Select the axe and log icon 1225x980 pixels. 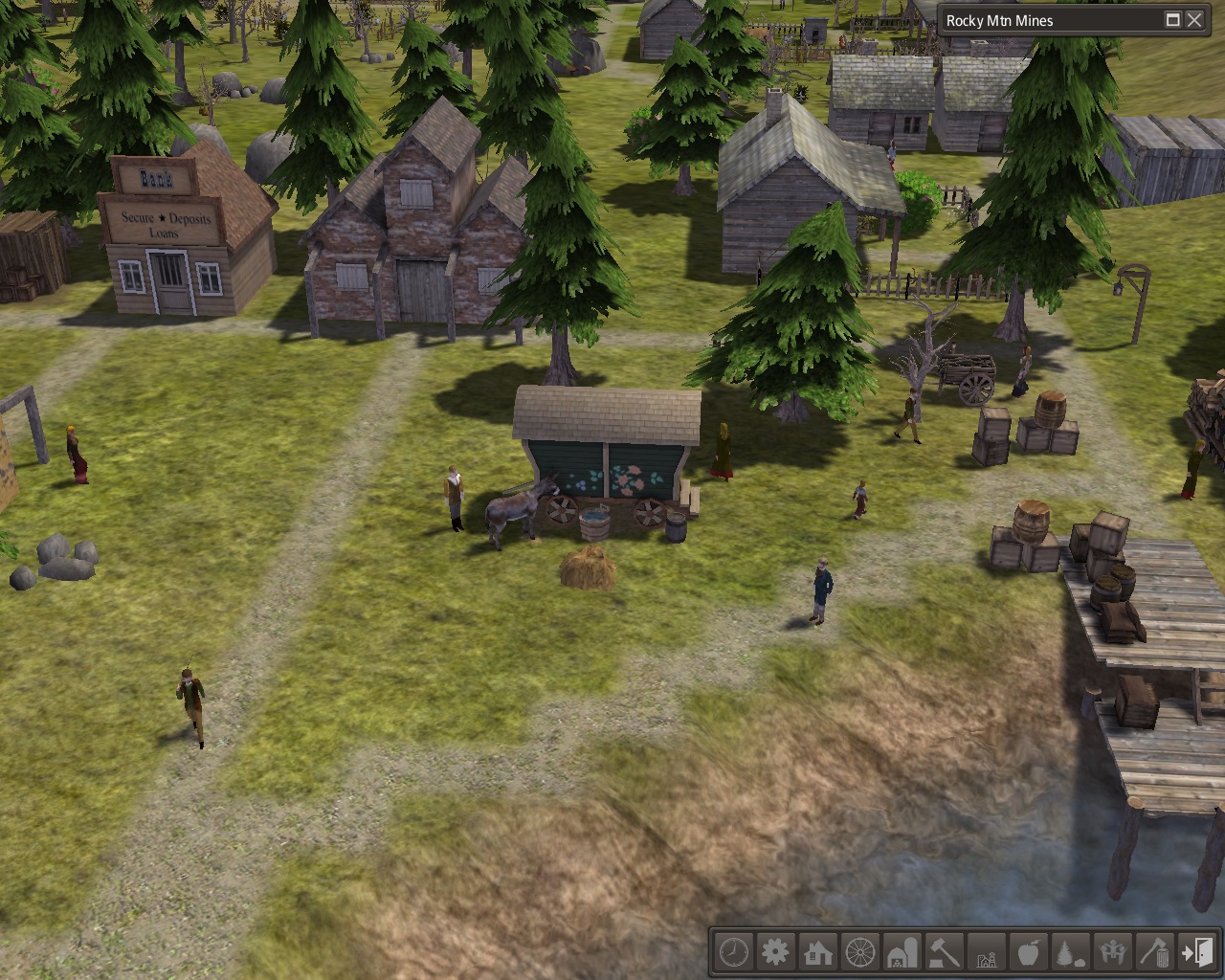pyautogui.click(x=1155, y=952)
